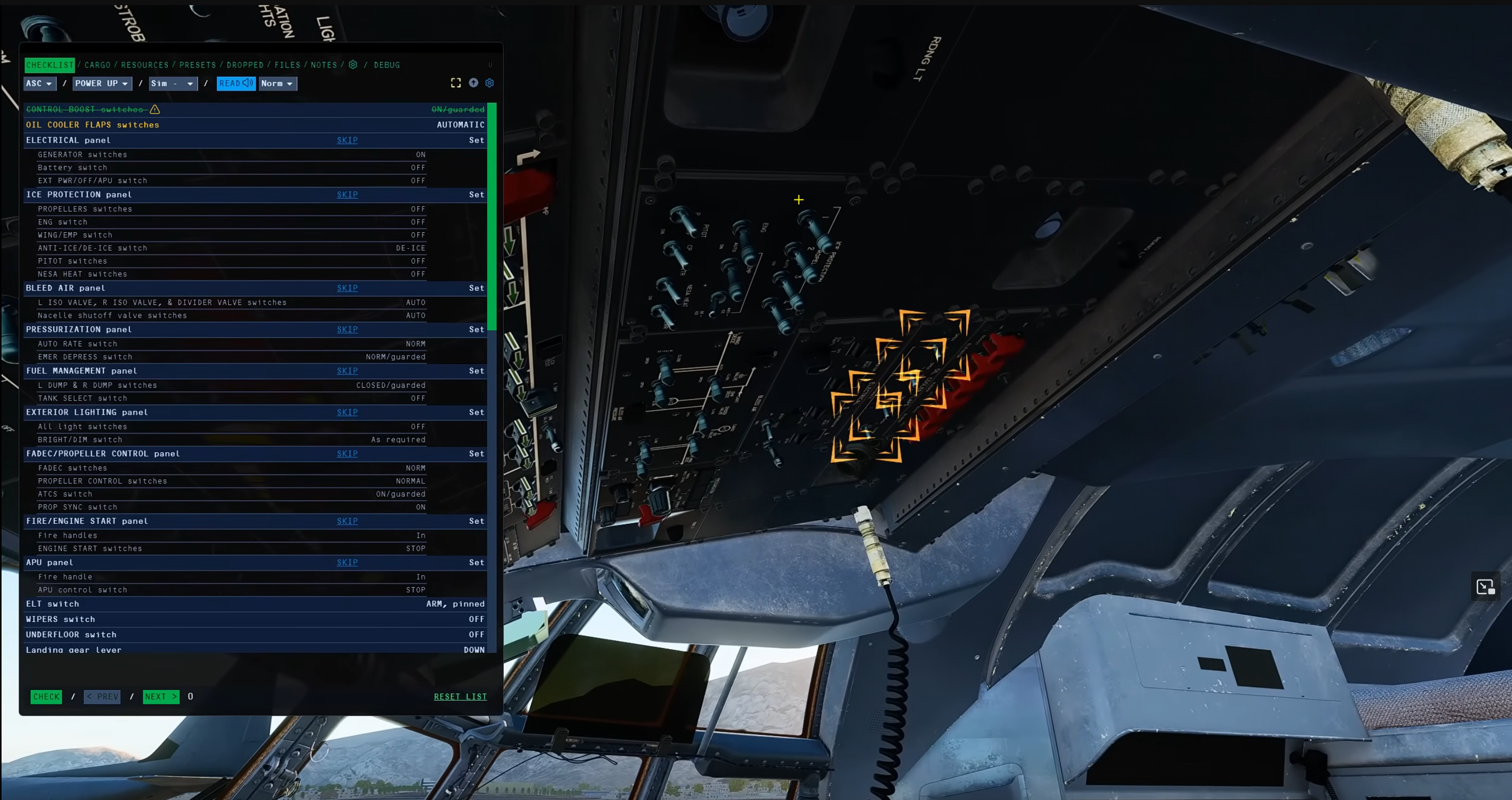Click the RESET LIST link

pos(460,696)
